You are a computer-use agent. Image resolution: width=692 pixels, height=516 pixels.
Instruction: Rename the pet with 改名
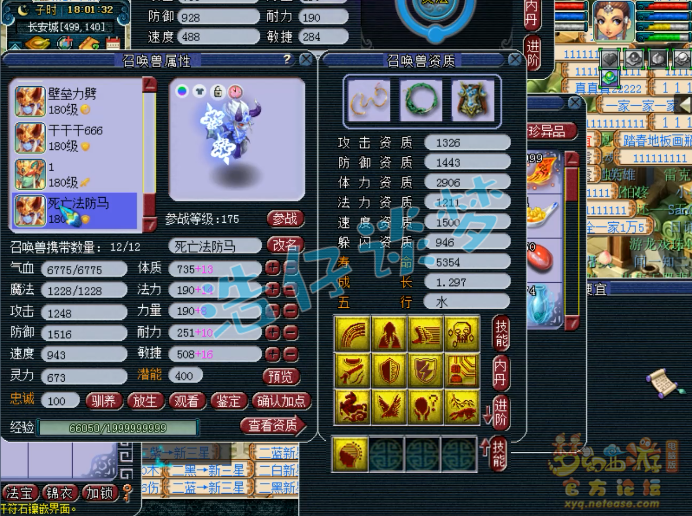(x=285, y=245)
